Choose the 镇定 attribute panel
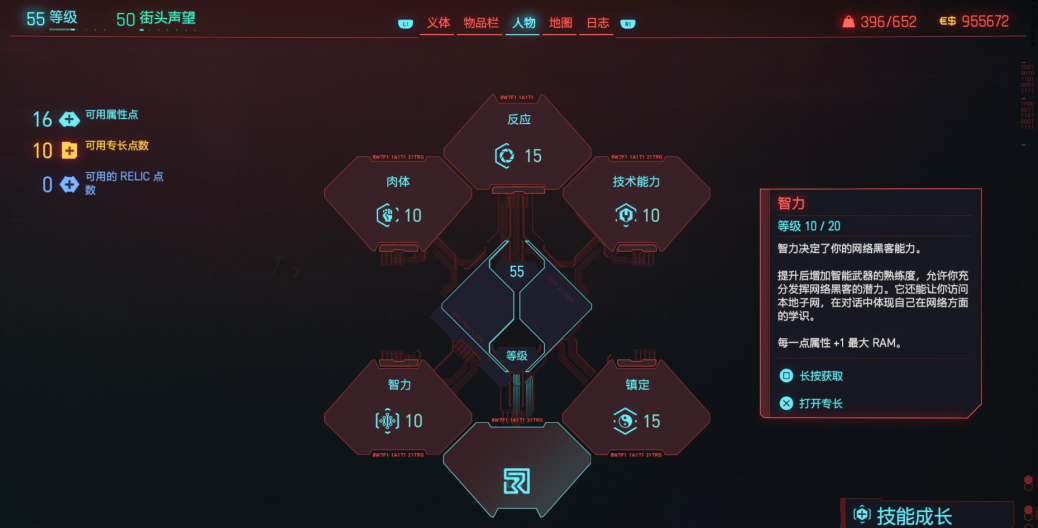Viewport: 1038px width, 528px height. [x=636, y=407]
